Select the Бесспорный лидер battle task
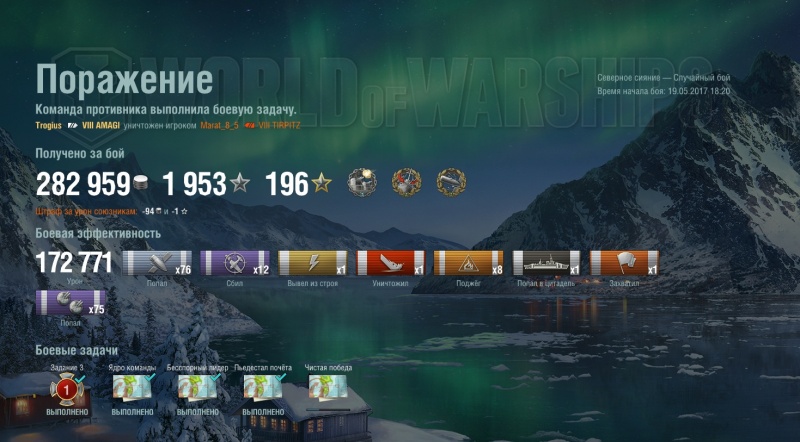The height and width of the screenshot is (442, 800). click(x=197, y=388)
